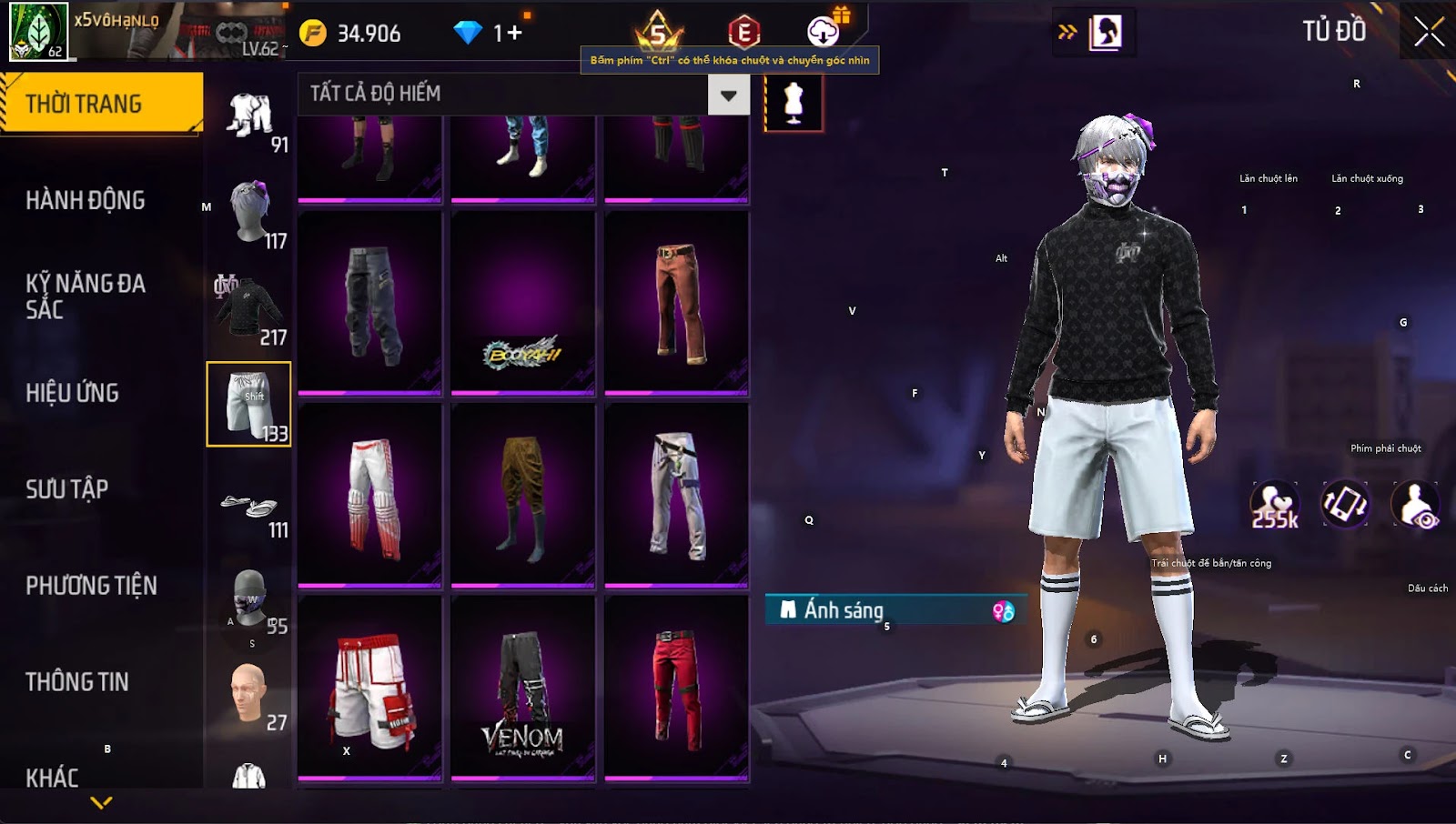
Task: Switch to the Hành Động tab
Action: pos(86,200)
